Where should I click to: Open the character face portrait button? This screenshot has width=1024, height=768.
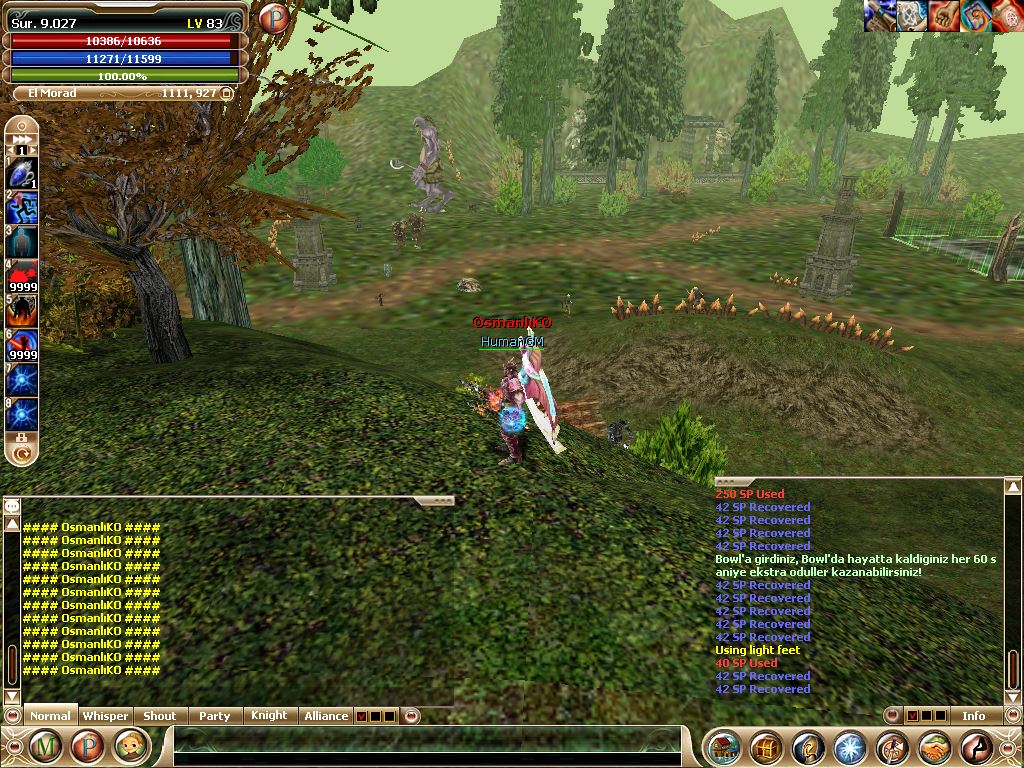129,746
